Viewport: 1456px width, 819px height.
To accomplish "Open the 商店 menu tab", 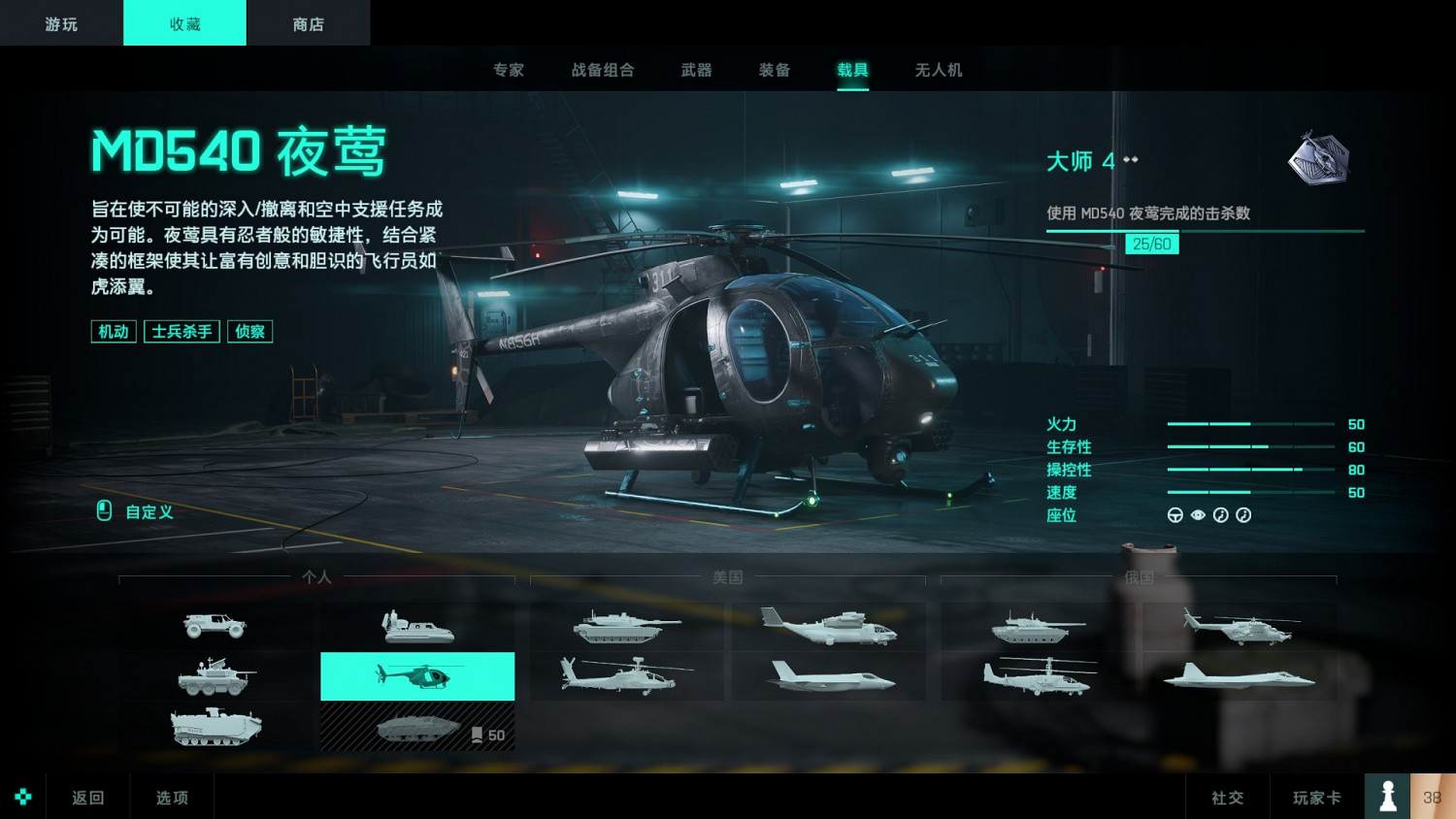I will (309, 22).
